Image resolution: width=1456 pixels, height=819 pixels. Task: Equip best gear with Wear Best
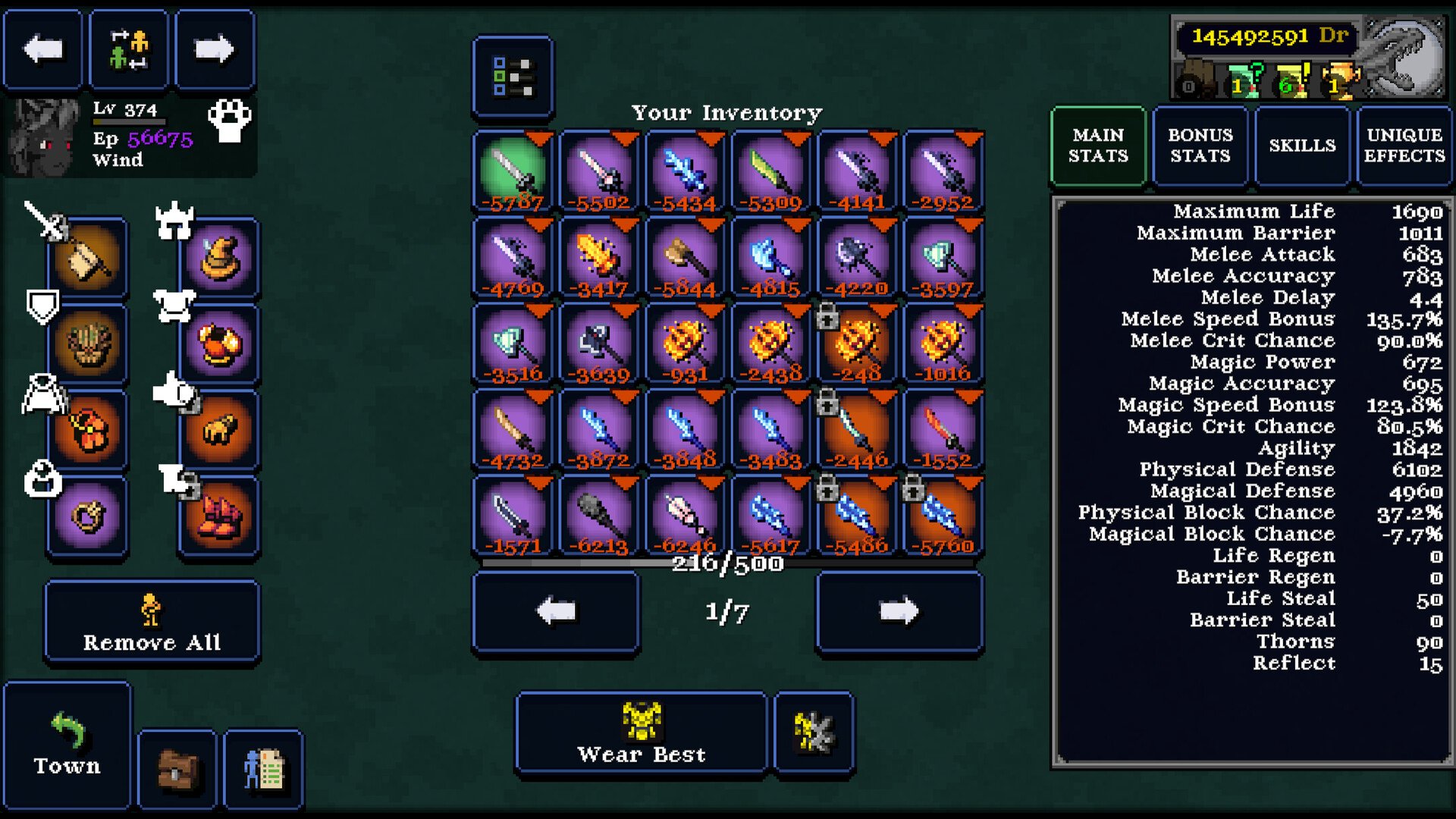tap(642, 733)
